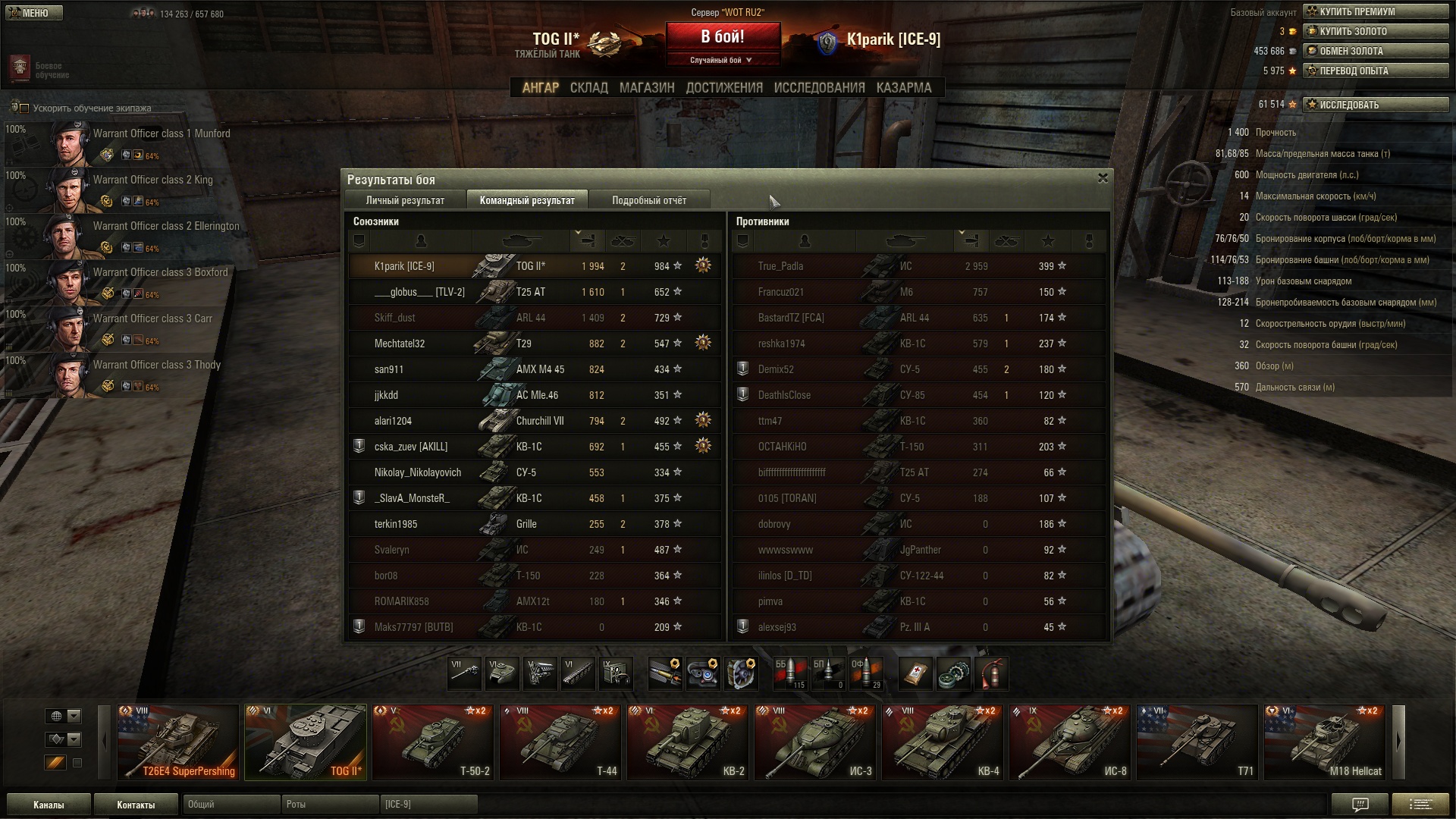Open the МЕНЮ button
The width and height of the screenshot is (1456, 819).
[x=34, y=13]
